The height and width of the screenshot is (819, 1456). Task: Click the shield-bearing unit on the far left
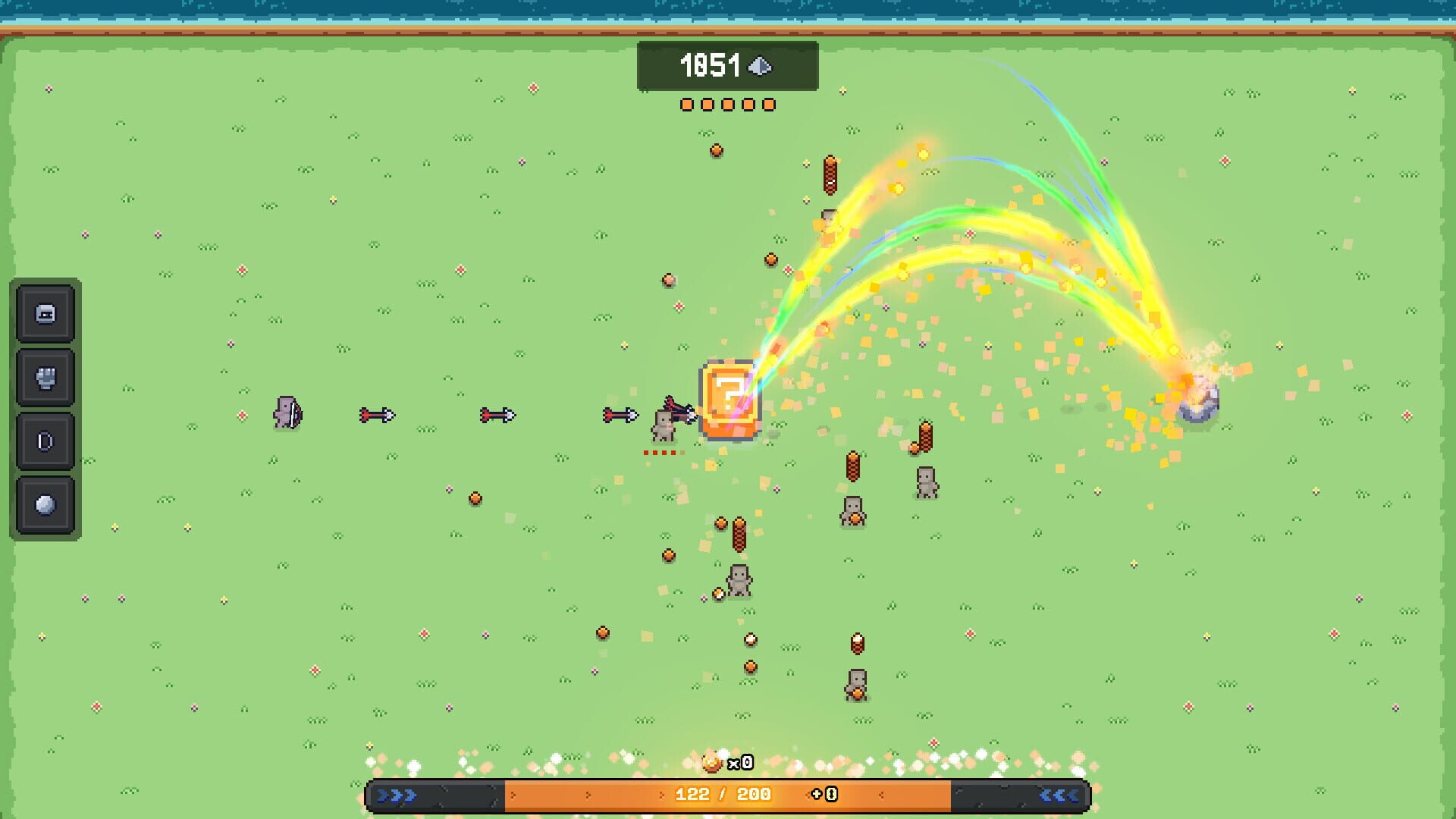tap(288, 413)
